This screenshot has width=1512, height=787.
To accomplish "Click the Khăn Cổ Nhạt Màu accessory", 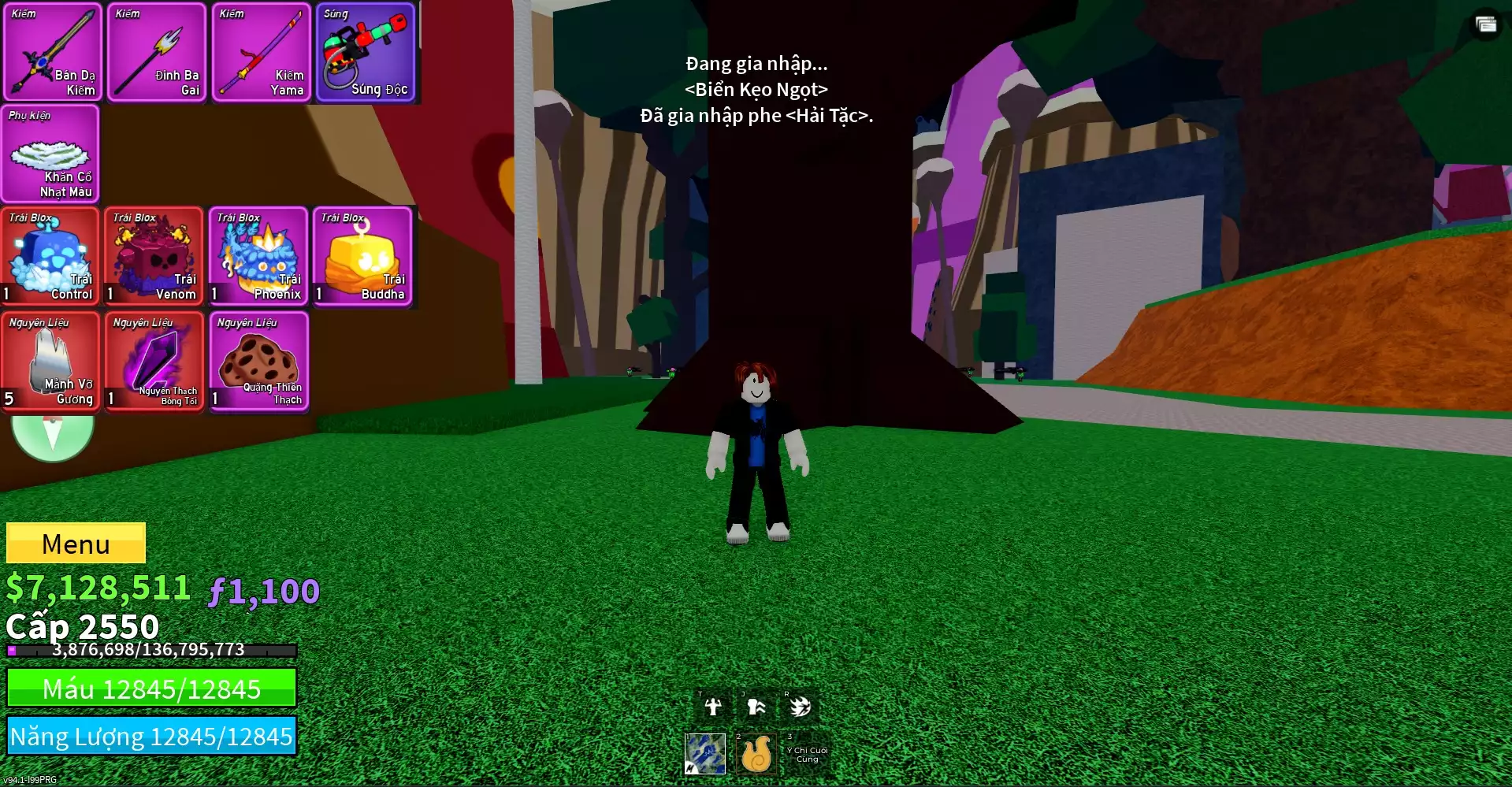I will click(x=50, y=154).
